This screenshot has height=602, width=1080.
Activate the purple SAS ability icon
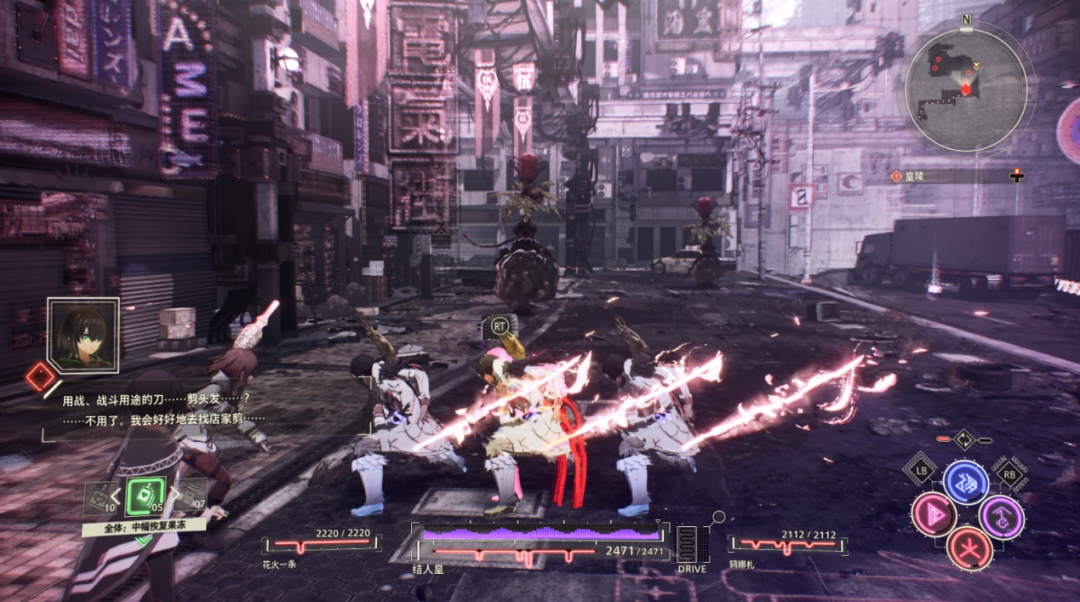click(1000, 516)
